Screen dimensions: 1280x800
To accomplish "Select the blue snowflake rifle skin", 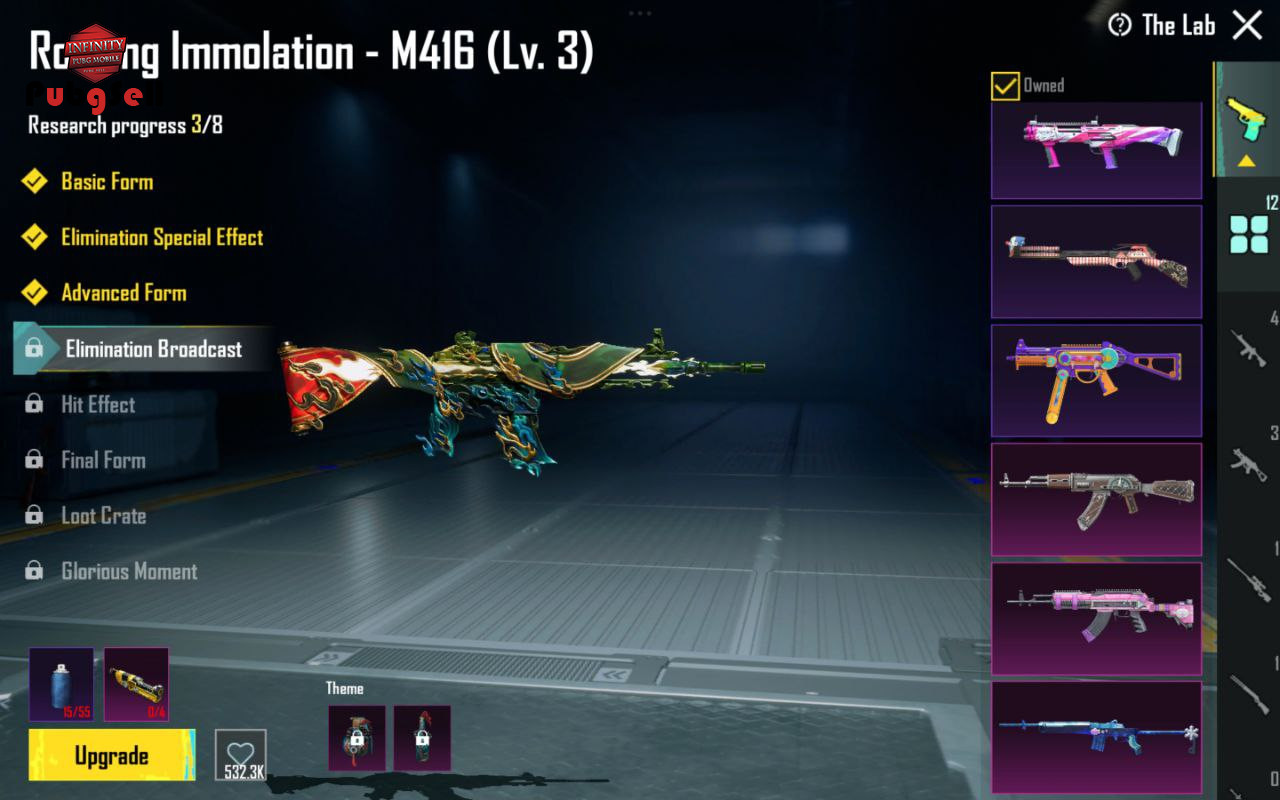I will point(1096,737).
